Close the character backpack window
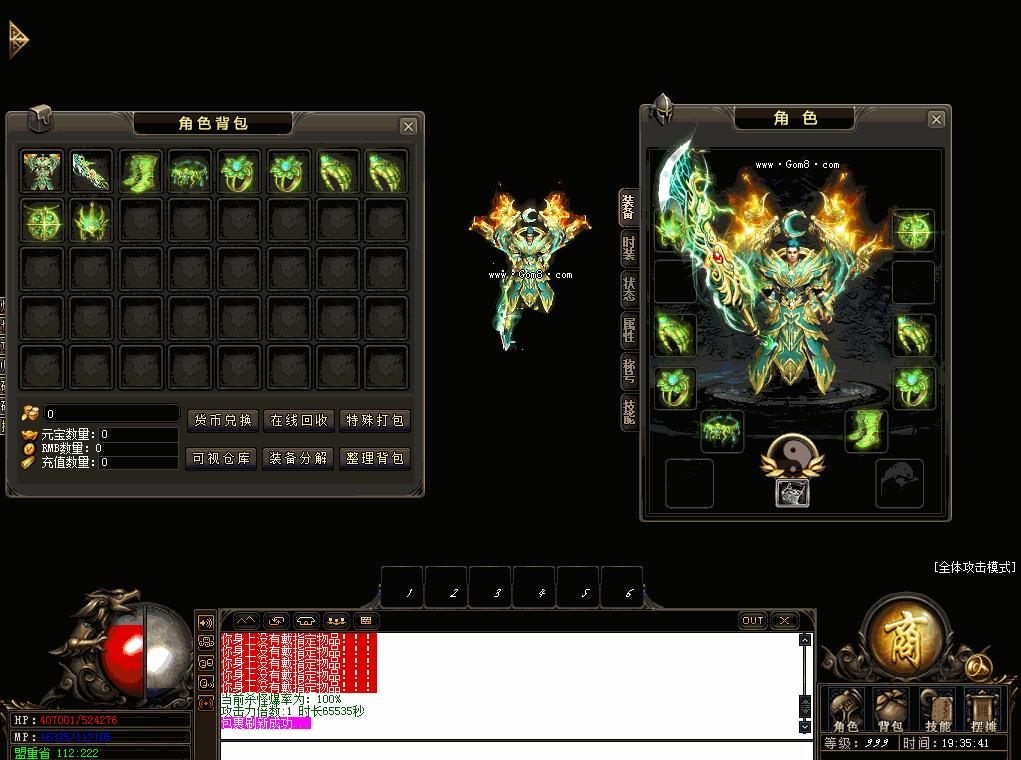 pyautogui.click(x=408, y=126)
